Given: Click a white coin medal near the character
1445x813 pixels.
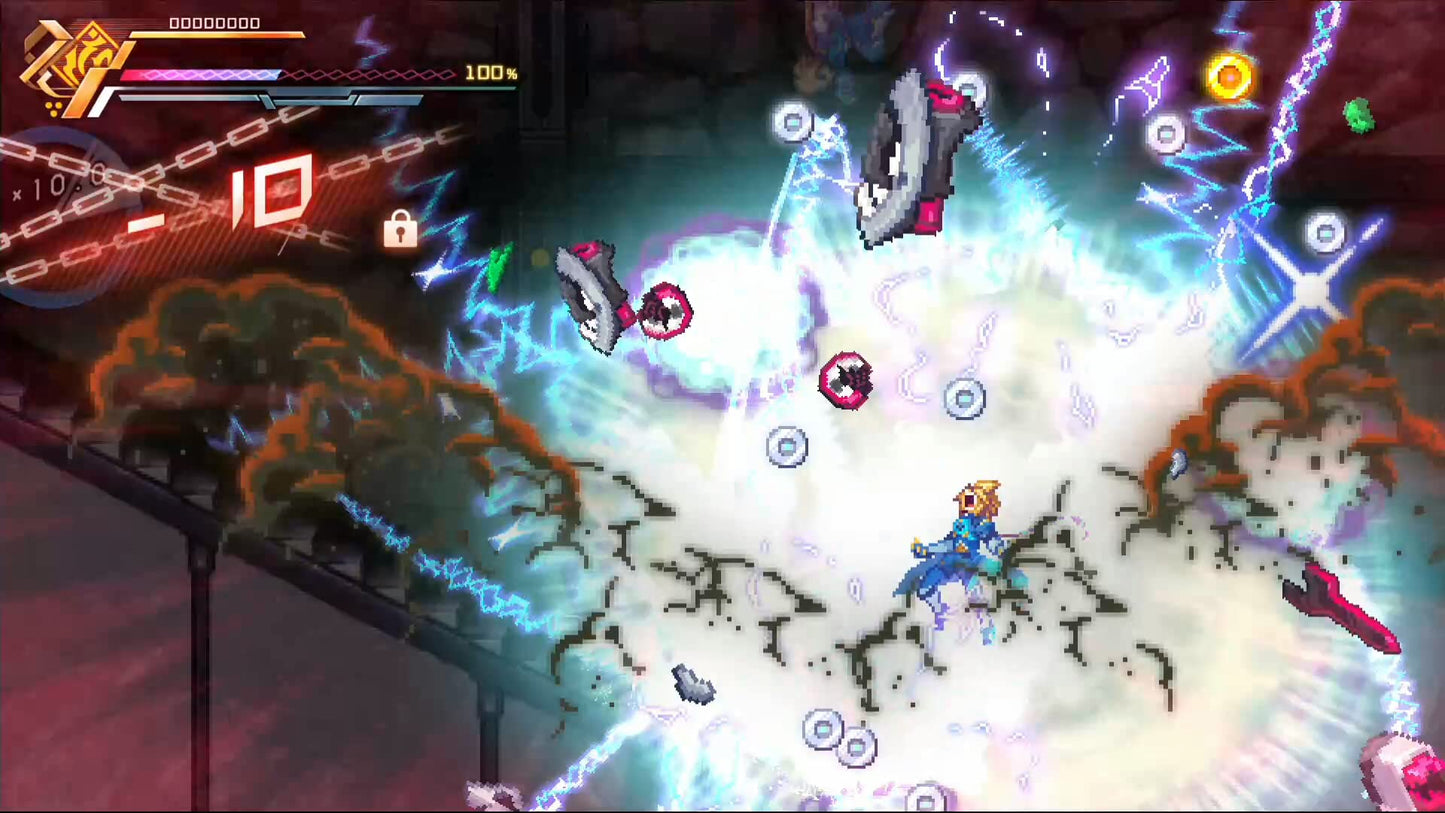Looking at the screenshot, I should pyautogui.click(x=963, y=398).
